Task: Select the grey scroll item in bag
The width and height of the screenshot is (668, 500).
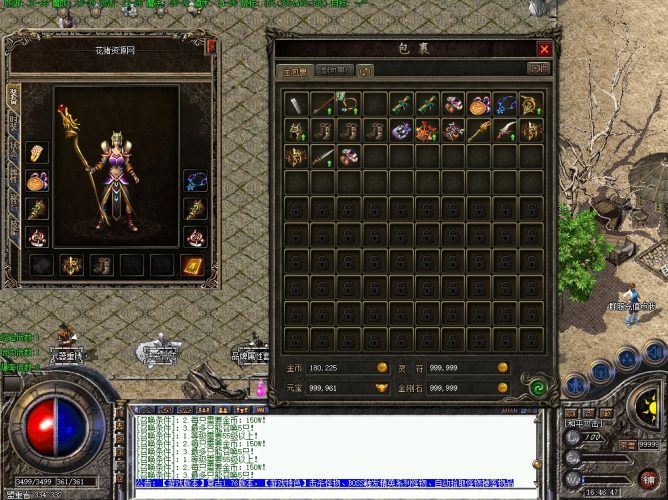Action: coord(296,103)
